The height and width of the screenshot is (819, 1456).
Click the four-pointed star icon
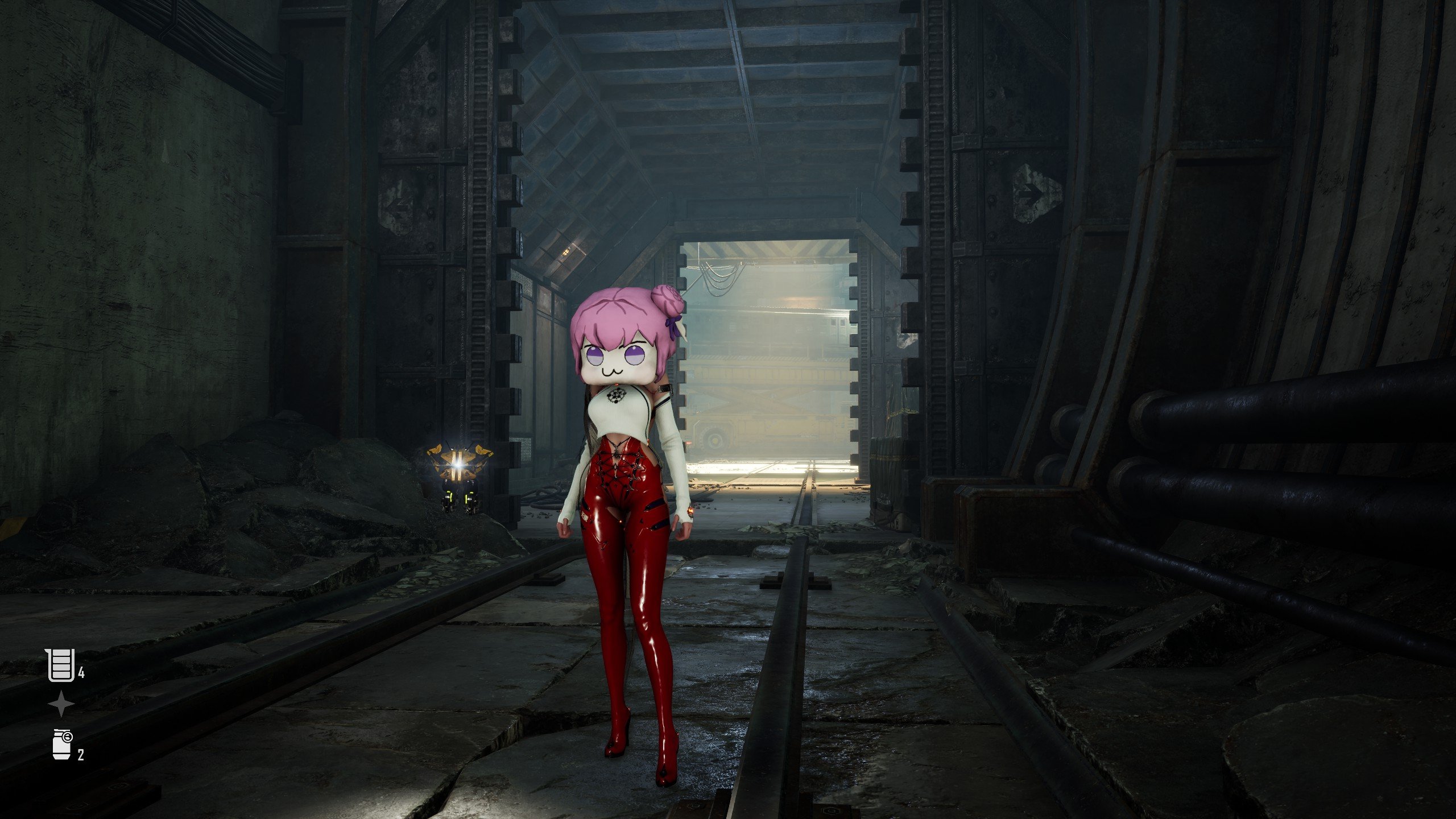pyautogui.click(x=61, y=705)
